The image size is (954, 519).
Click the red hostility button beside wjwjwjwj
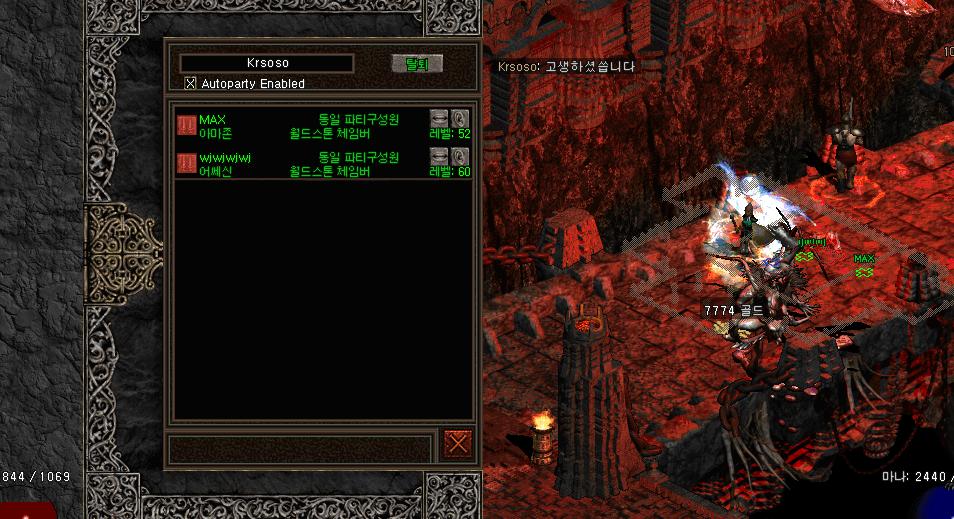click(187, 164)
